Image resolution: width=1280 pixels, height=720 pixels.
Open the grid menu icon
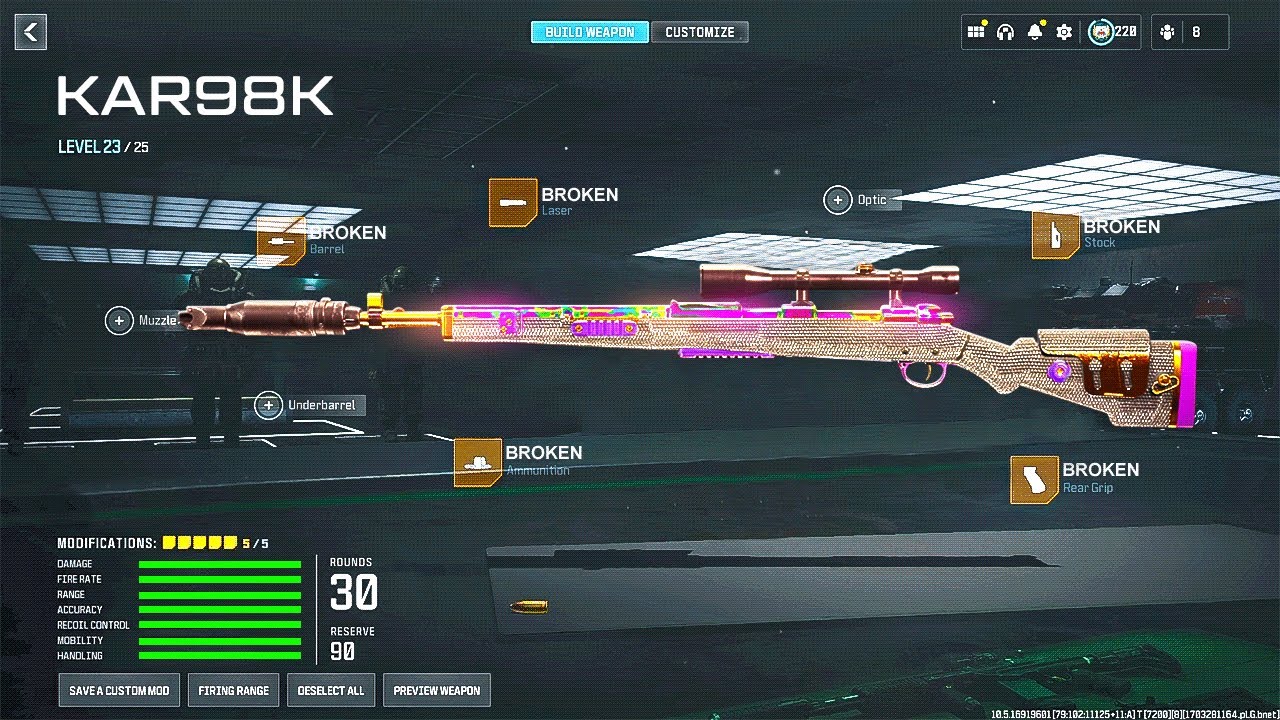[976, 32]
